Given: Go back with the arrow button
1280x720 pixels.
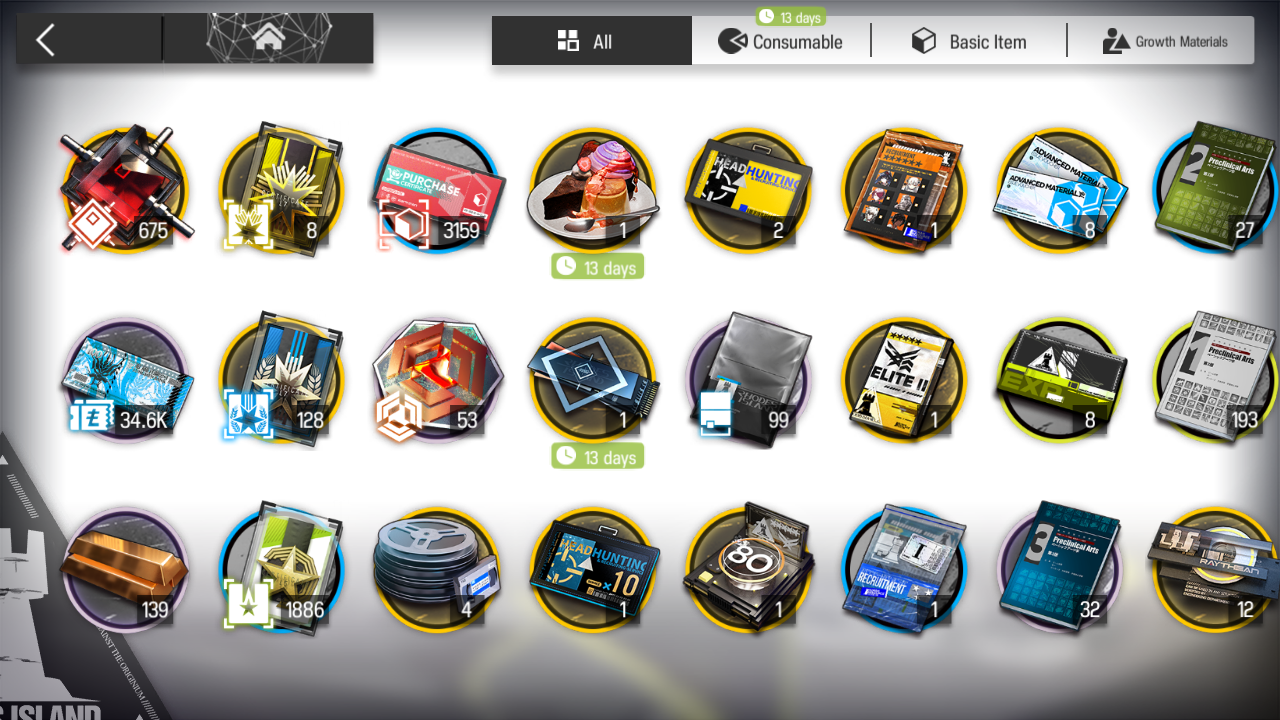Looking at the screenshot, I should [45, 40].
